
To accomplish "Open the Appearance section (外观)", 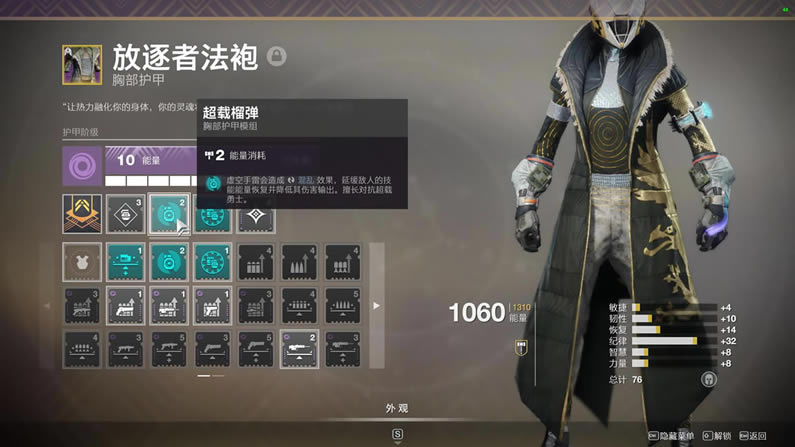I will [397, 408].
